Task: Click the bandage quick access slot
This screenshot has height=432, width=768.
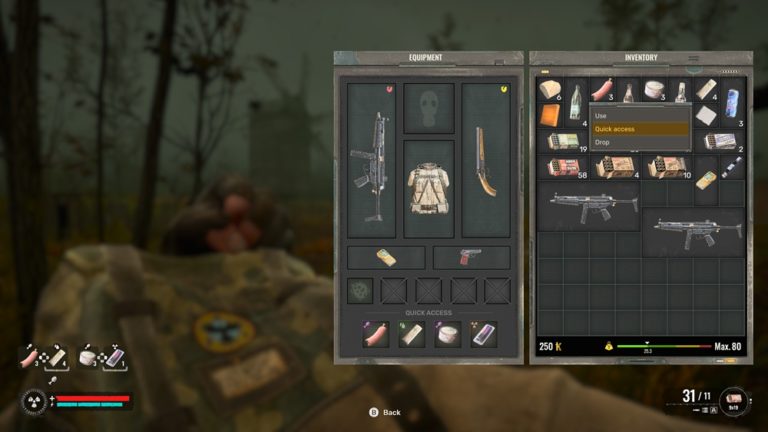Action: (411, 334)
